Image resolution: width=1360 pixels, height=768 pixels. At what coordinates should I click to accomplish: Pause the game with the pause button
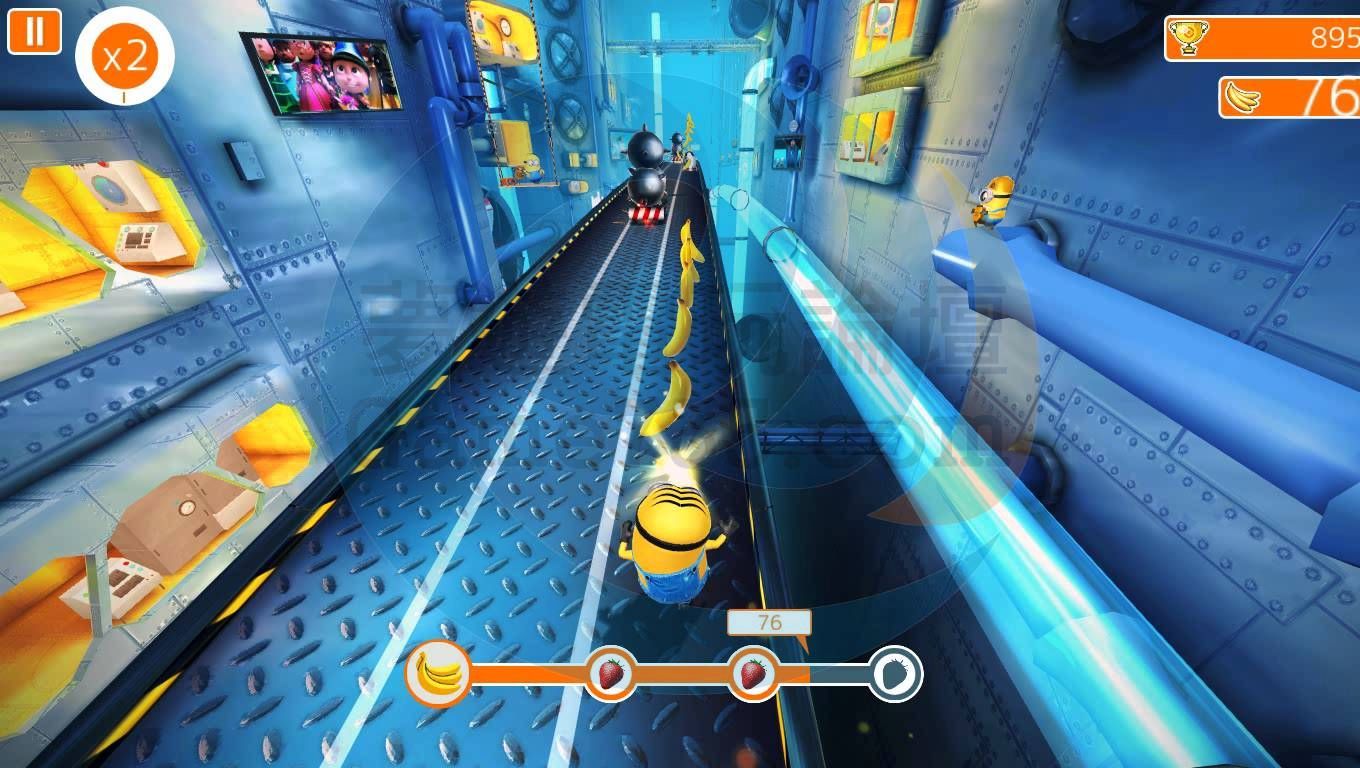(35, 31)
